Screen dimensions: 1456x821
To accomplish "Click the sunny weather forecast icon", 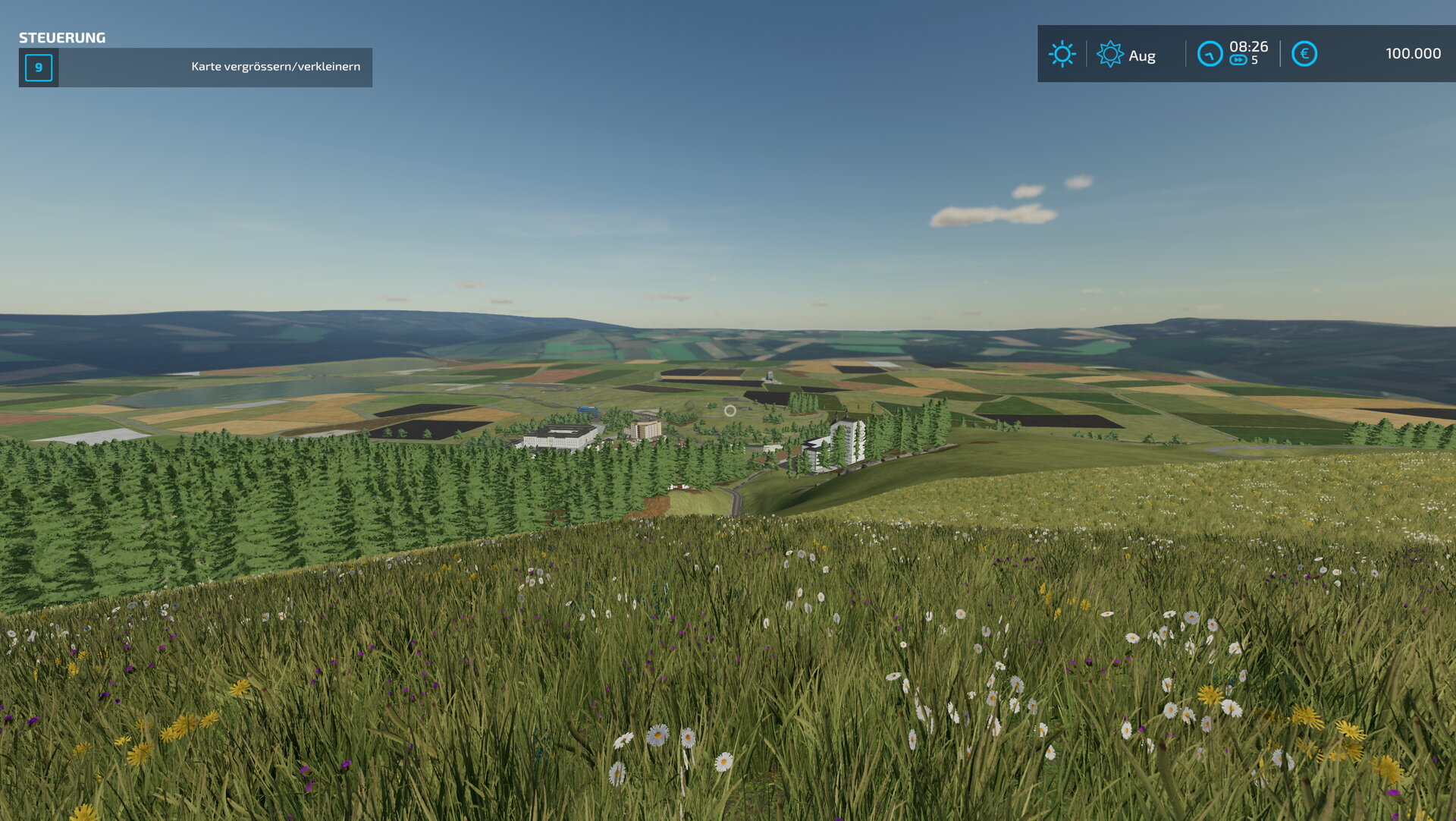I will 1062,54.
